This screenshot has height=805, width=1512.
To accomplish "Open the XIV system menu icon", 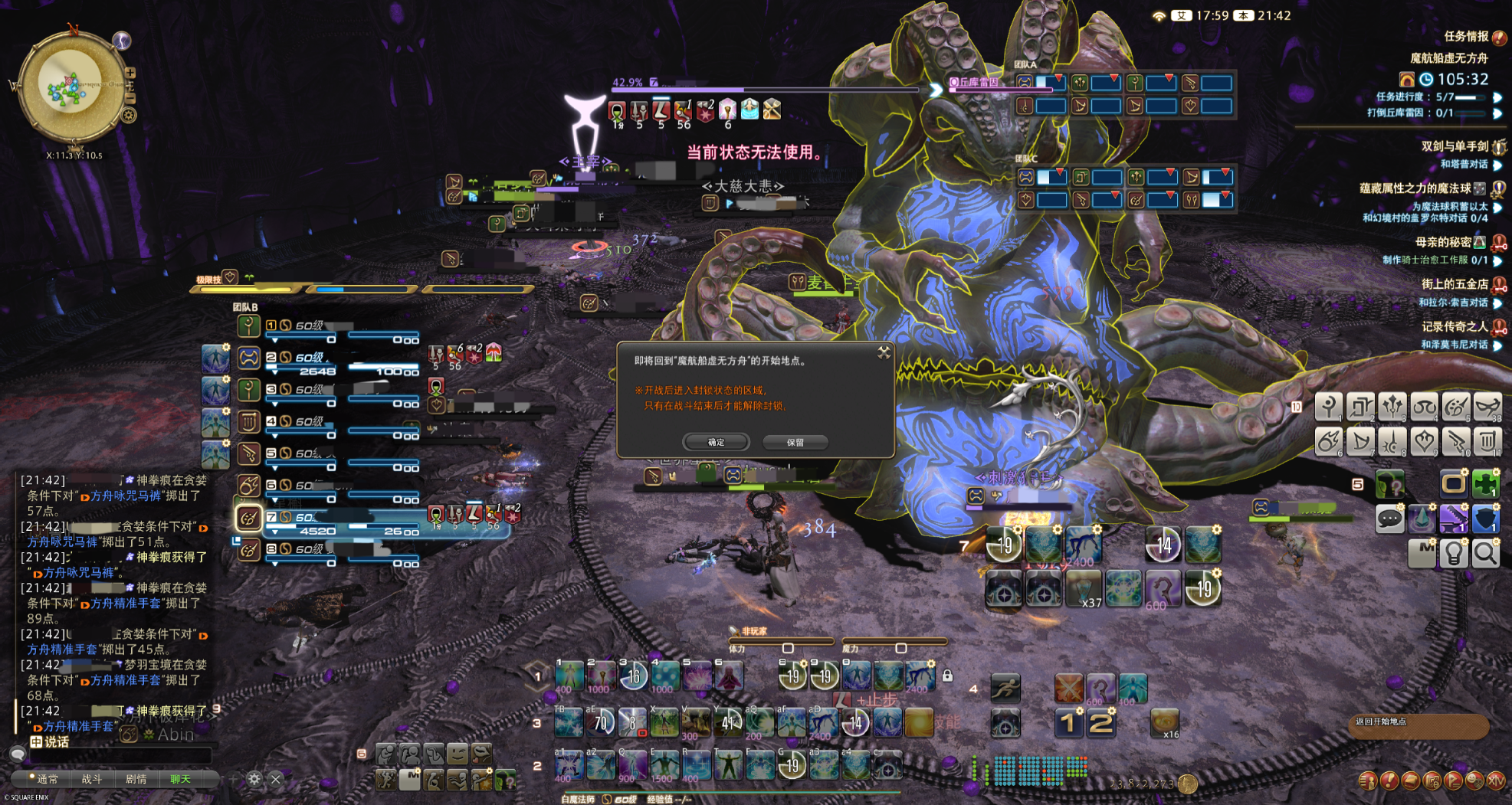I will click(x=1495, y=781).
